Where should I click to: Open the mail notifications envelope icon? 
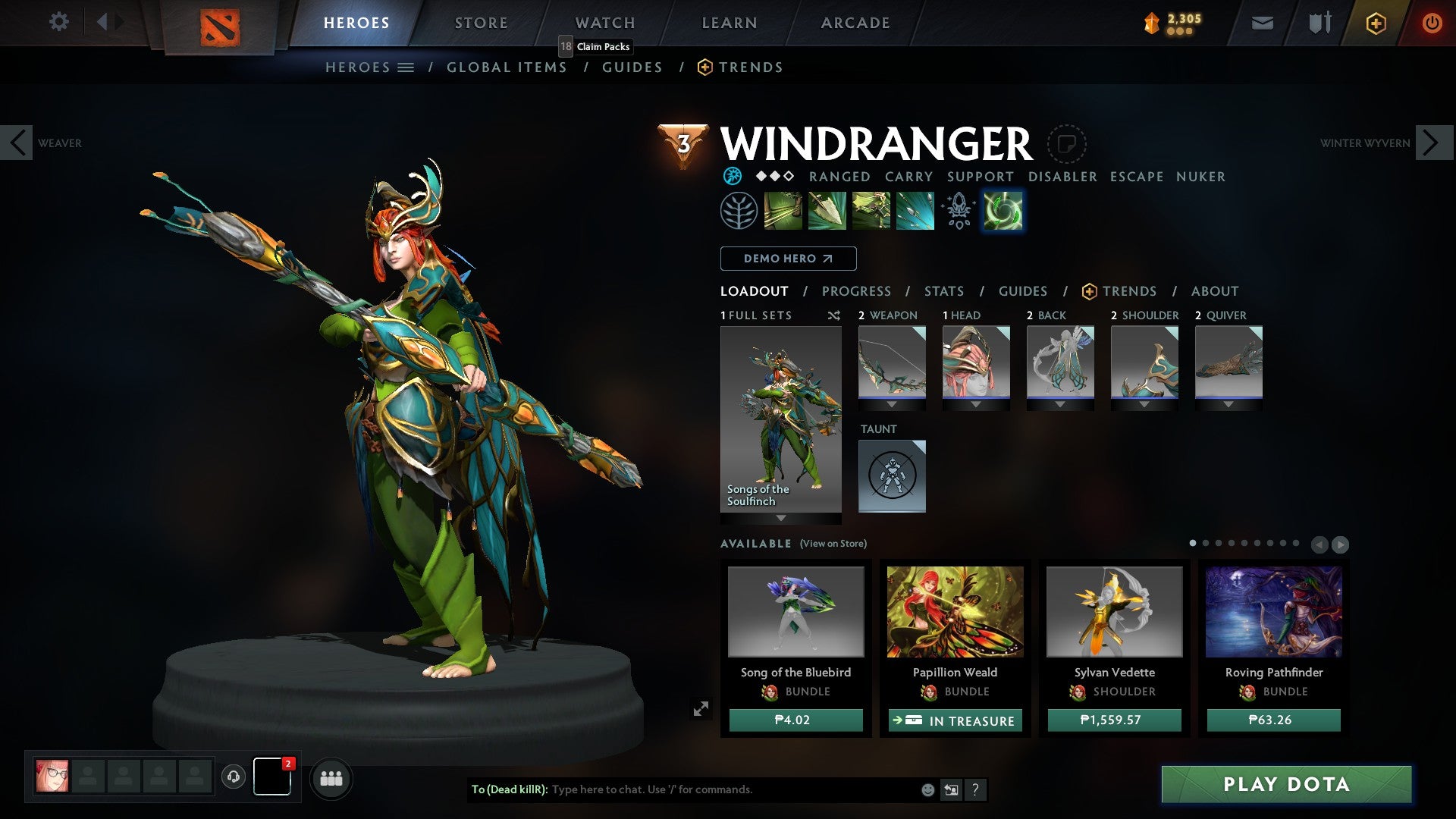(x=1261, y=23)
